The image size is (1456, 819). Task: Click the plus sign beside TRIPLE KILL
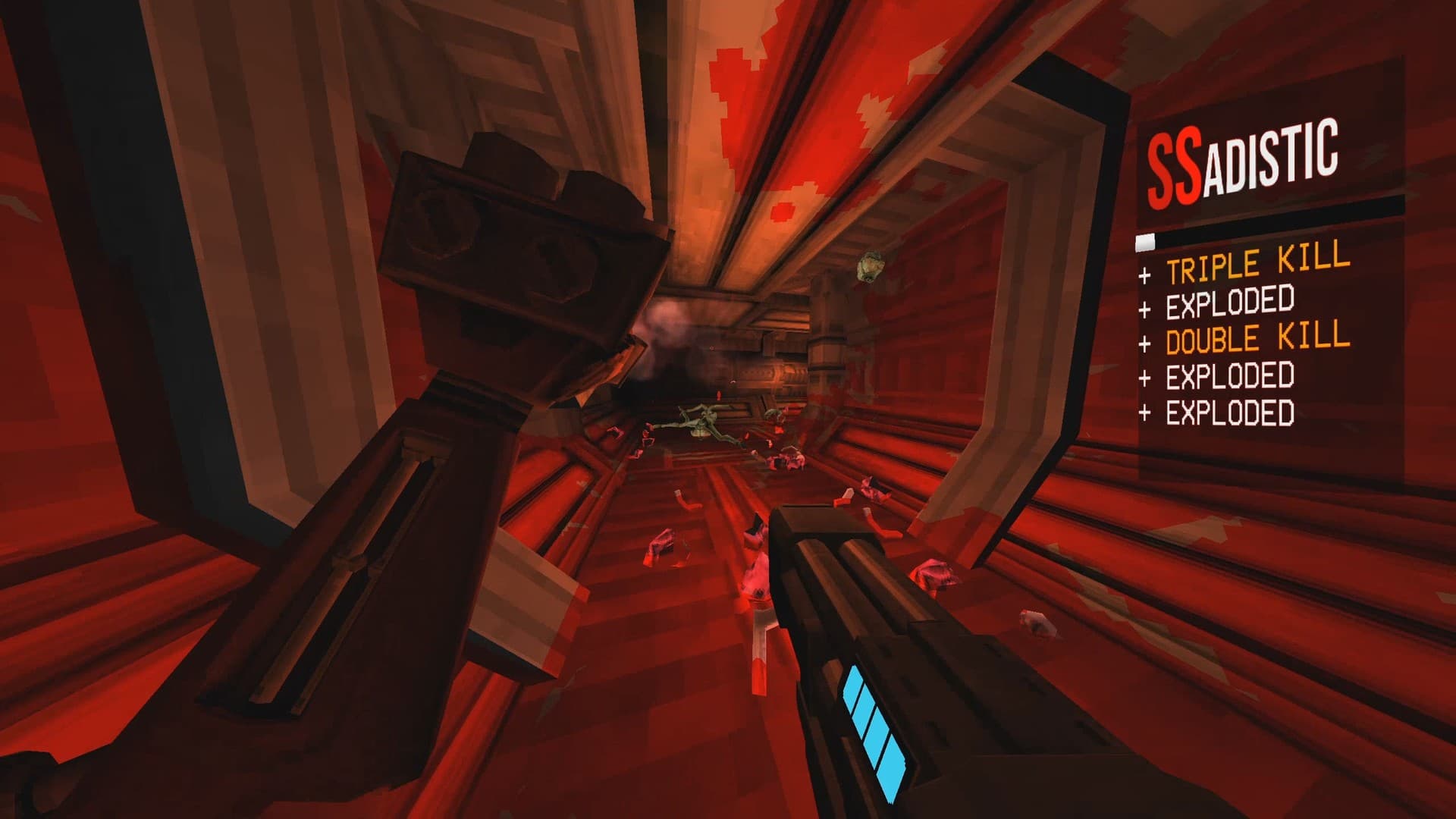coord(1144,275)
